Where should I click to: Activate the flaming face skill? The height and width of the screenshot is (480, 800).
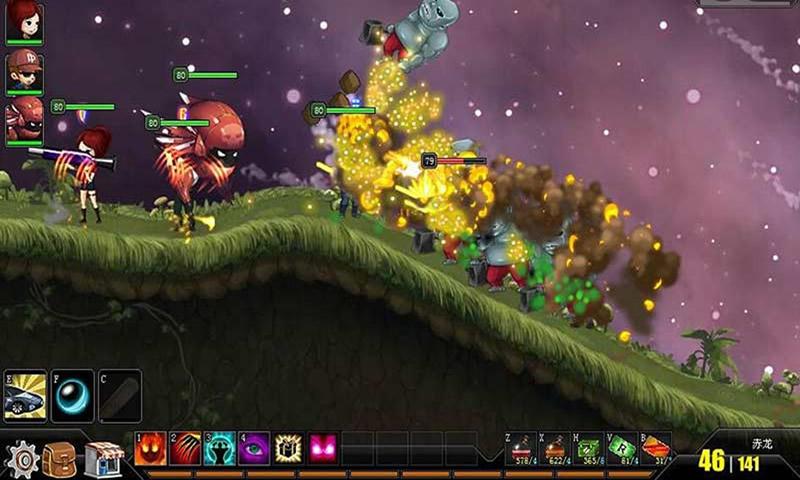click(x=151, y=448)
